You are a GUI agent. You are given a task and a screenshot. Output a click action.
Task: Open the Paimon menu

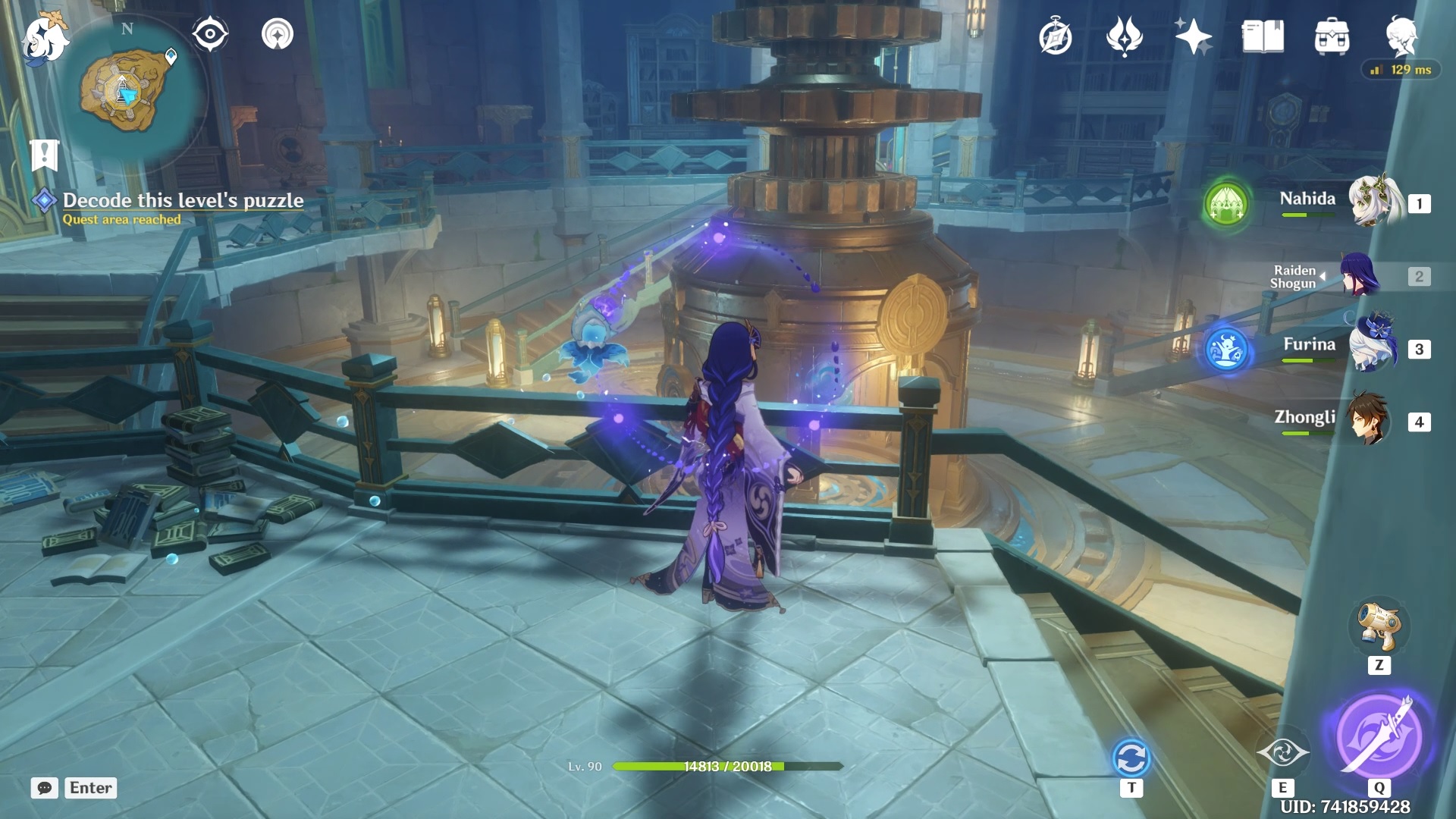point(45,38)
